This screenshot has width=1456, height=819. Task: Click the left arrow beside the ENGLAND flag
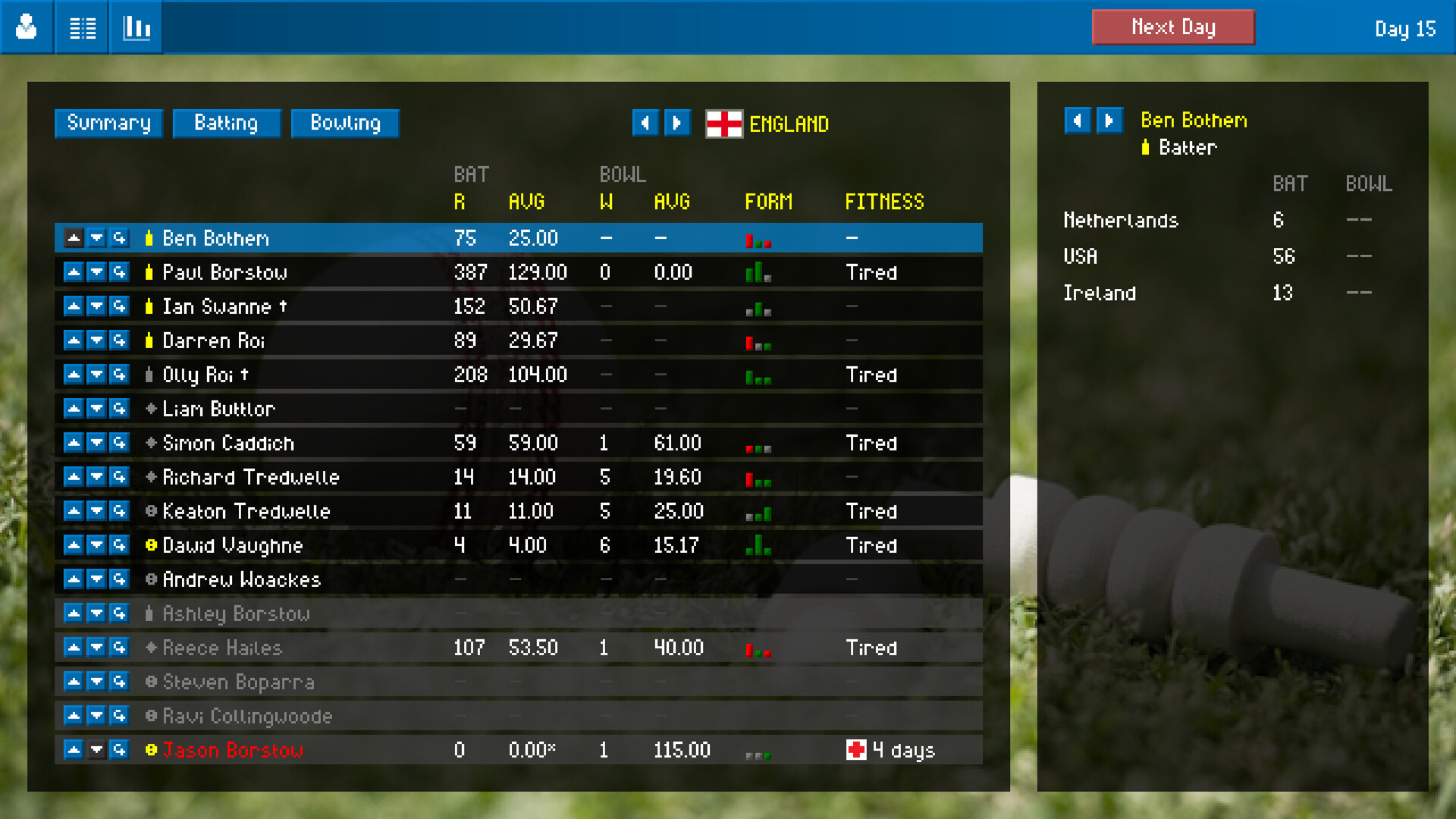pos(645,123)
